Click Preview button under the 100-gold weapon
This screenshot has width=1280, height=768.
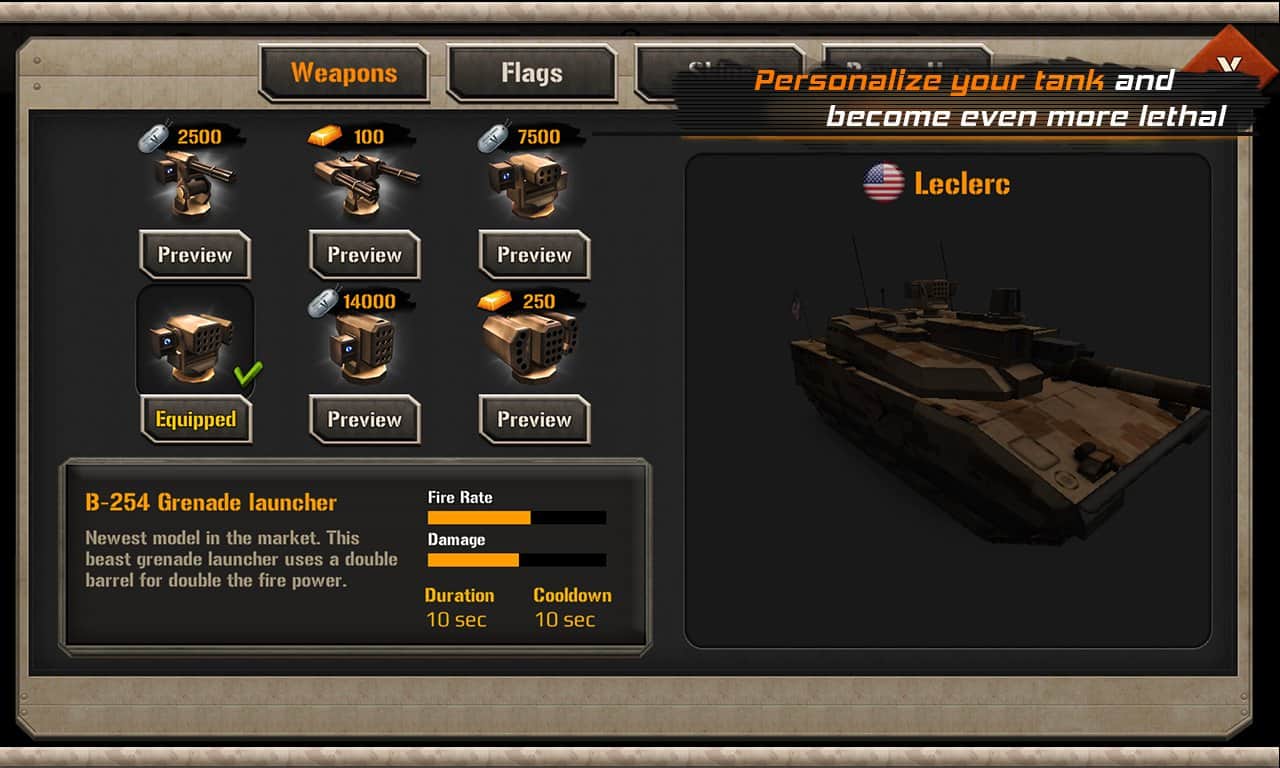[365, 255]
